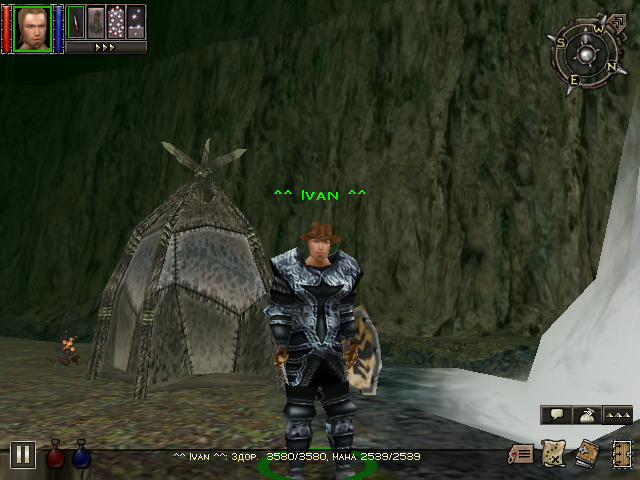640x480 pixels.
Task: Select Ivan's character portrait
Action: [x=32, y=27]
